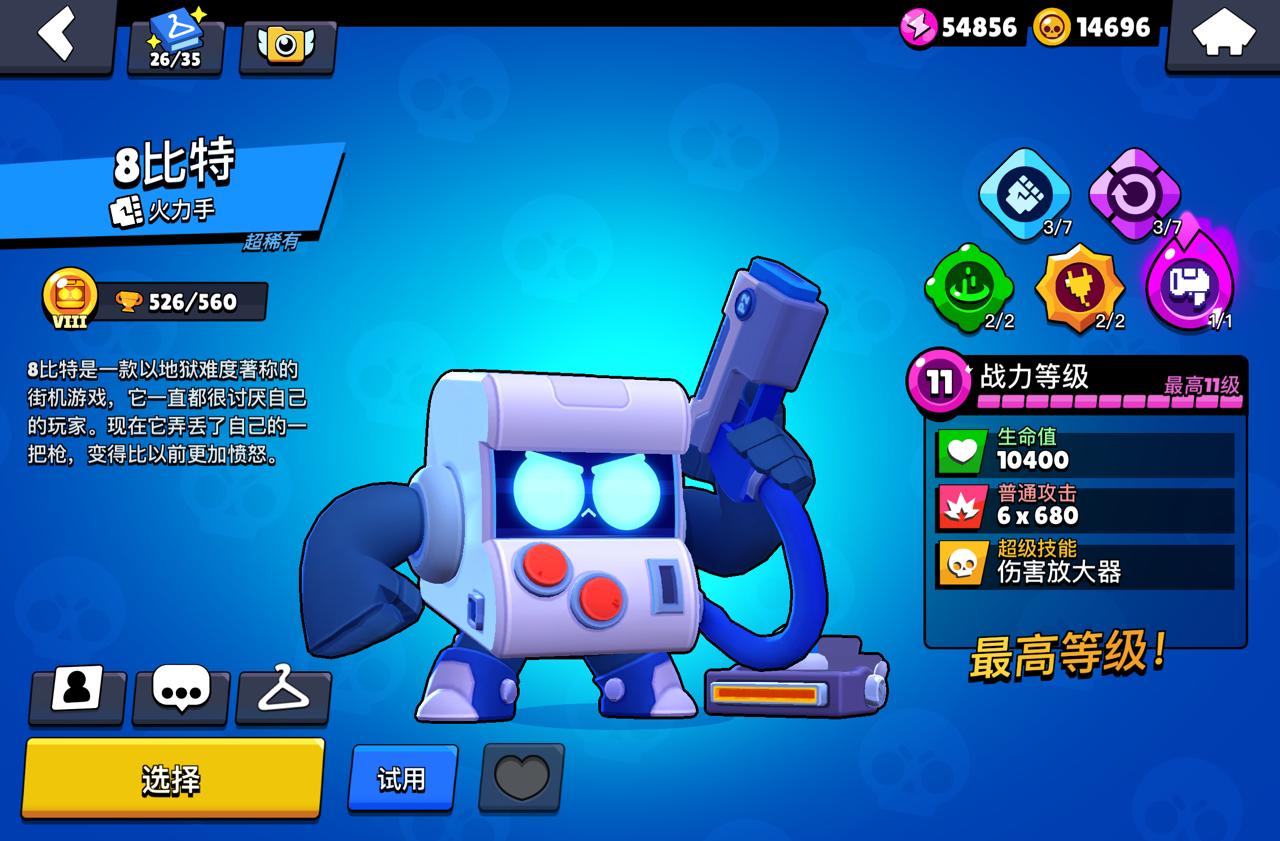This screenshot has height=841, width=1280.
Task: View the purple hypercharge icon
Action: (1189, 286)
